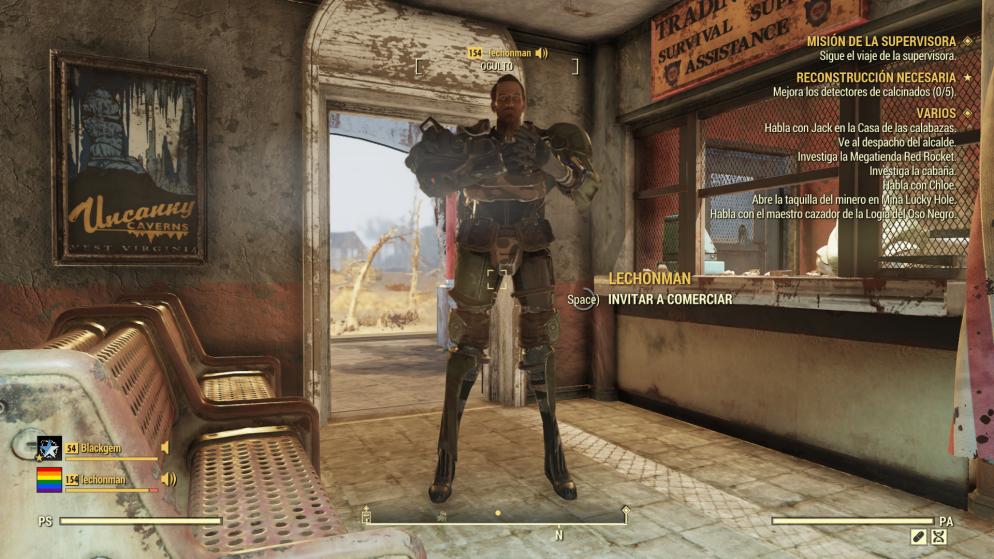Click the Blackgem star avatar icon
The image size is (994, 559).
pyautogui.click(x=49, y=449)
